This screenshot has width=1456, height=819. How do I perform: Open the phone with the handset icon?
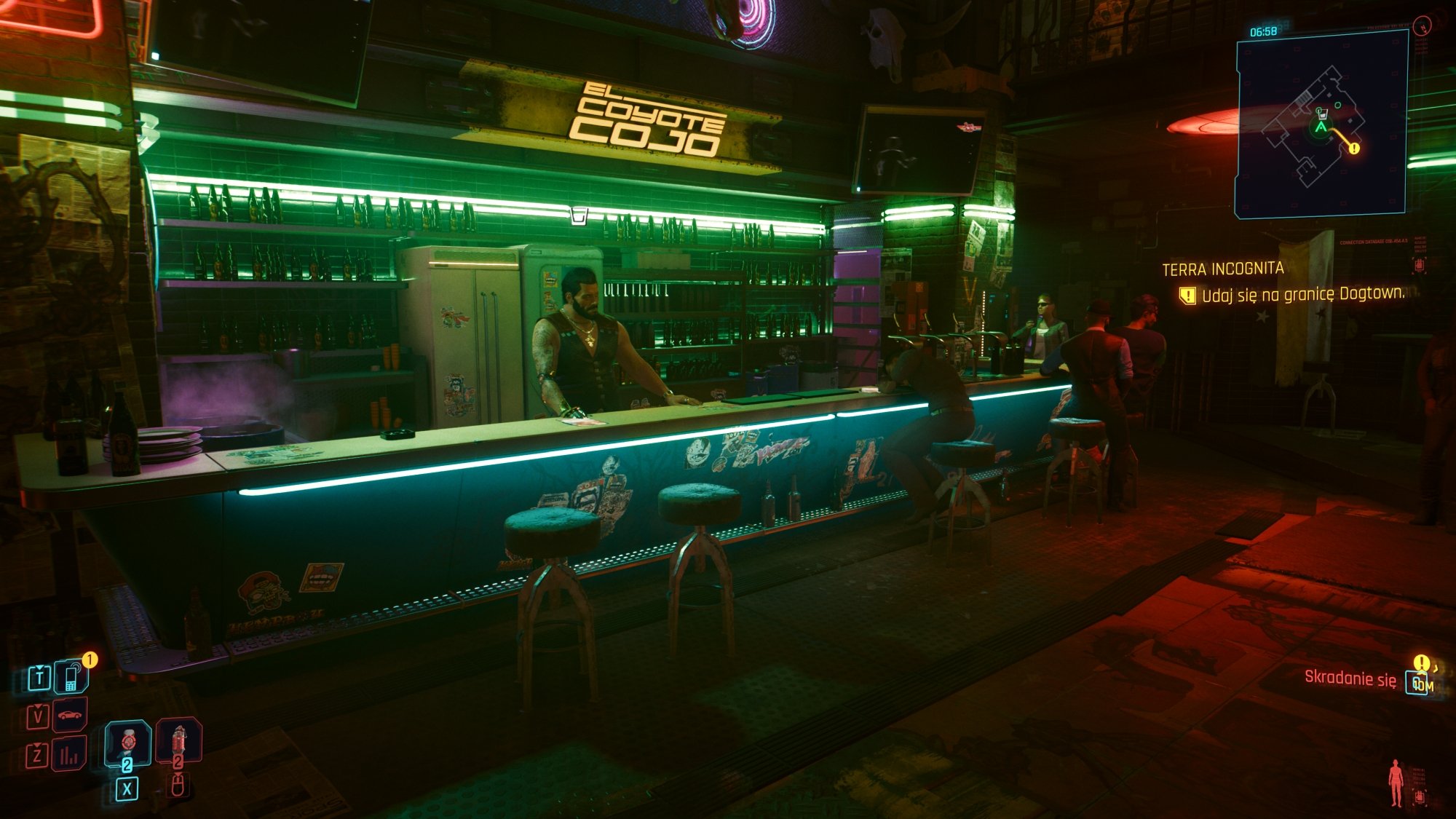point(71,678)
